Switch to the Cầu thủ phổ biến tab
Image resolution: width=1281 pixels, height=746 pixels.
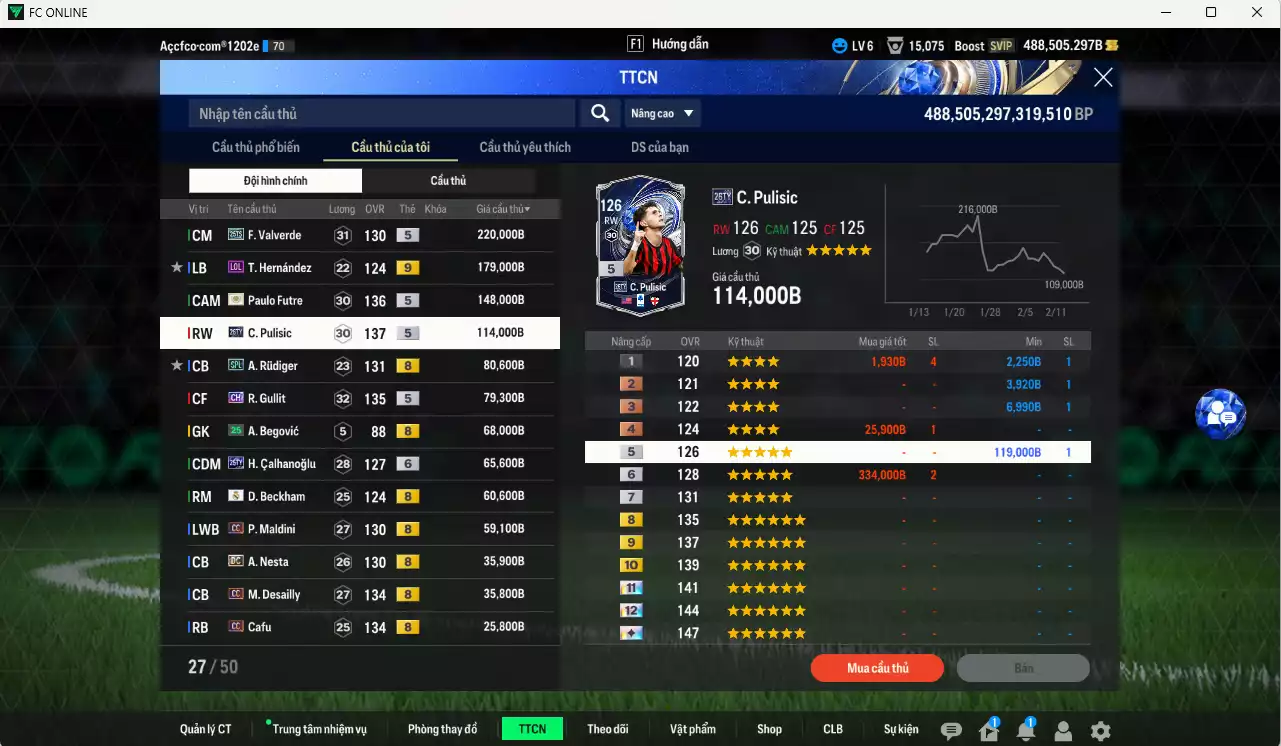256,147
